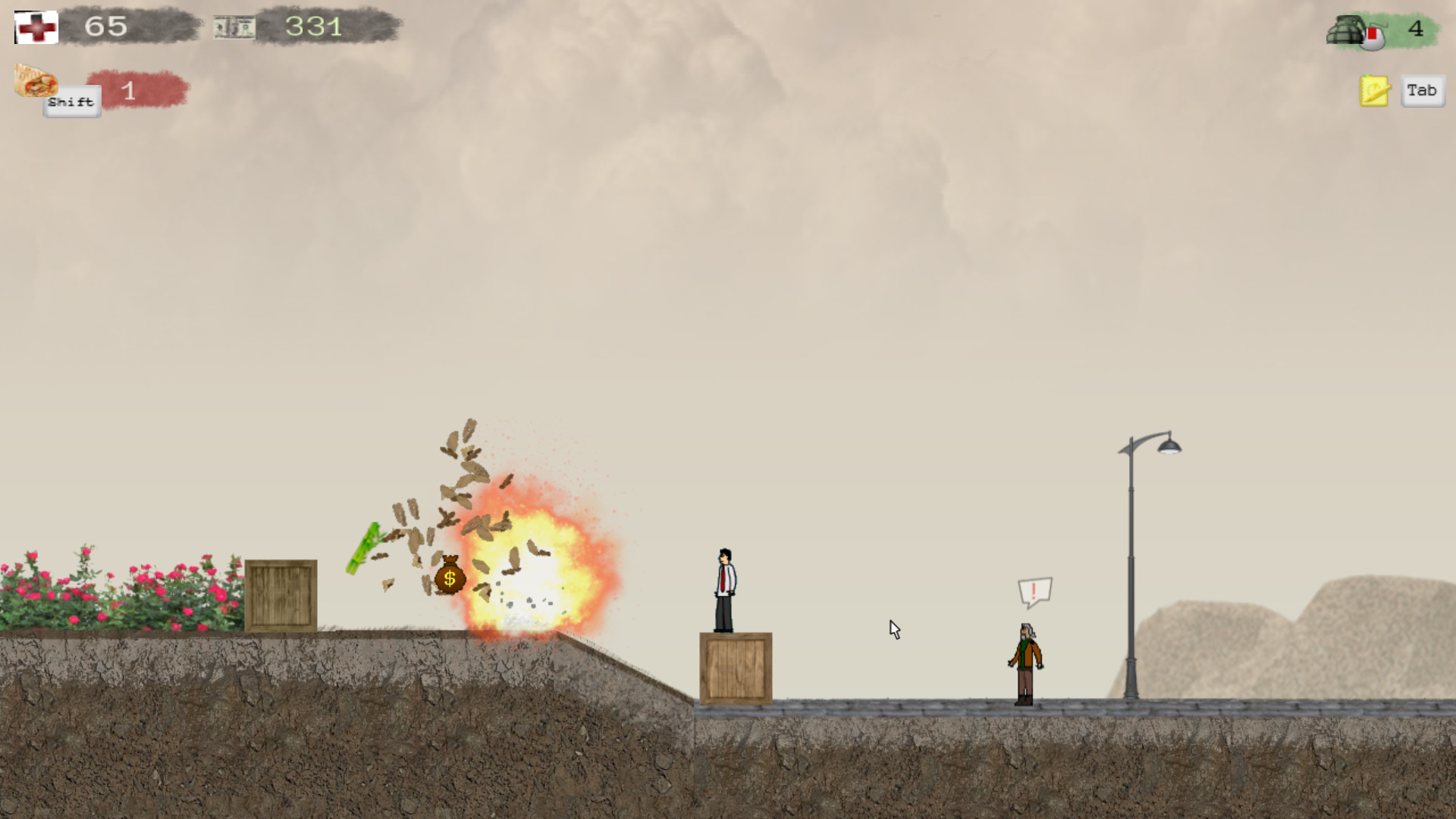The width and height of the screenshot is (1456, 819).
Task: Click the grenade count number 4
Action: (x=1415, y=29)
